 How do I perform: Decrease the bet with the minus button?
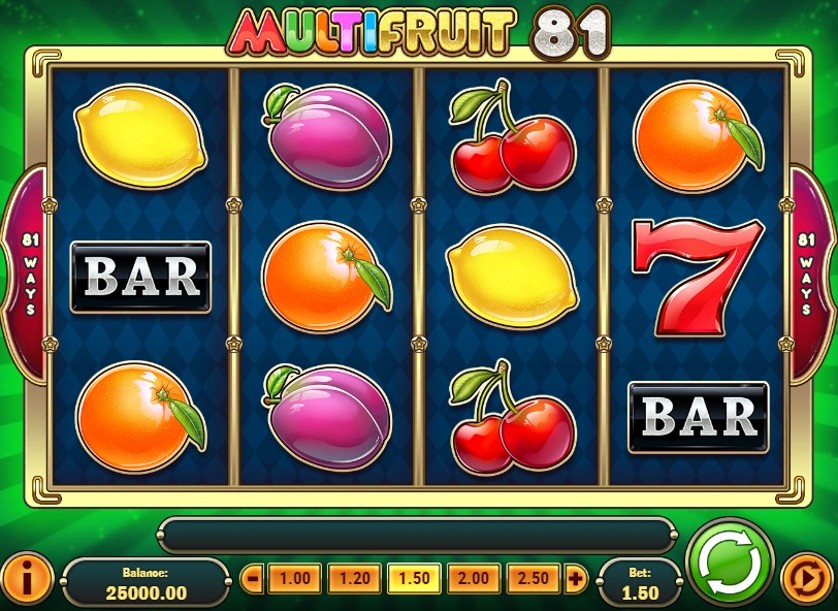click(253, 578)
